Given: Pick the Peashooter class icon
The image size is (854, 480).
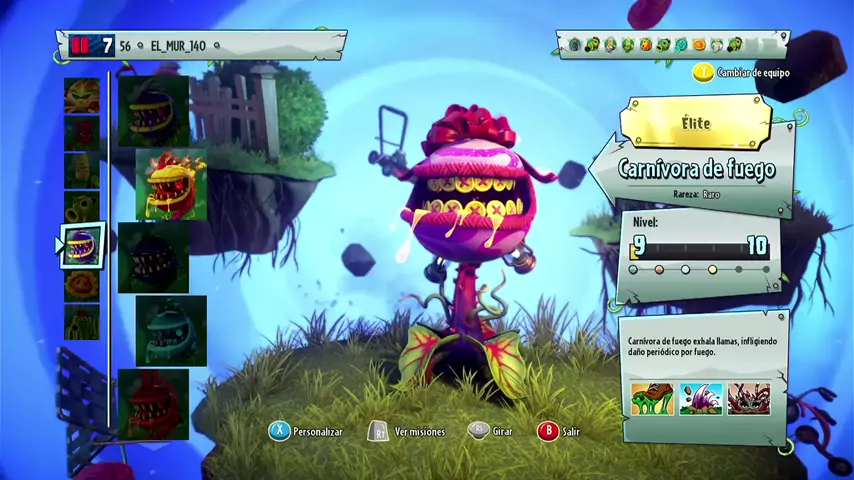Looking at the screenshot, I should (x=82, y=208).
